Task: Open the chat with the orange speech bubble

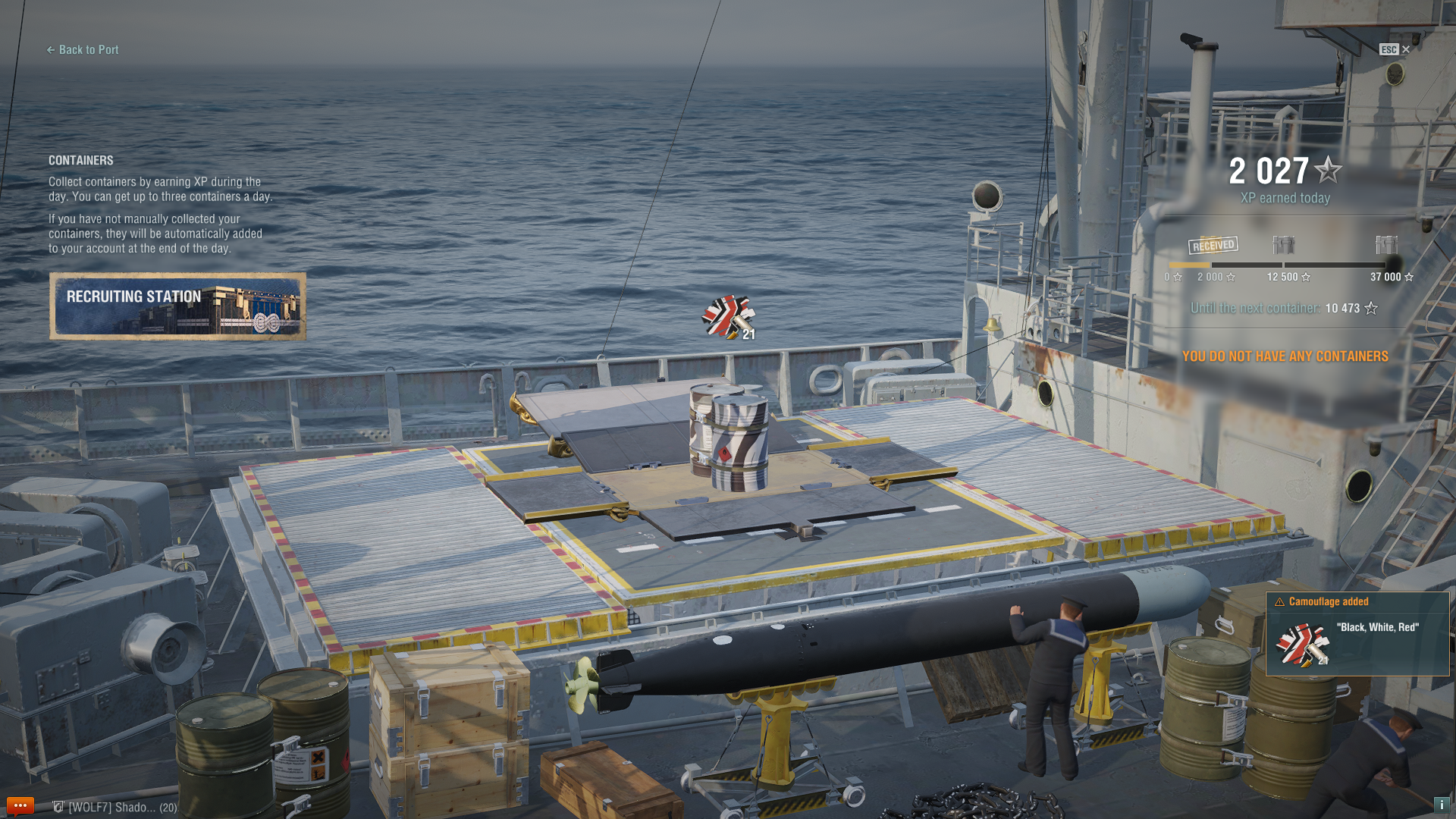Action: (20, 805)
